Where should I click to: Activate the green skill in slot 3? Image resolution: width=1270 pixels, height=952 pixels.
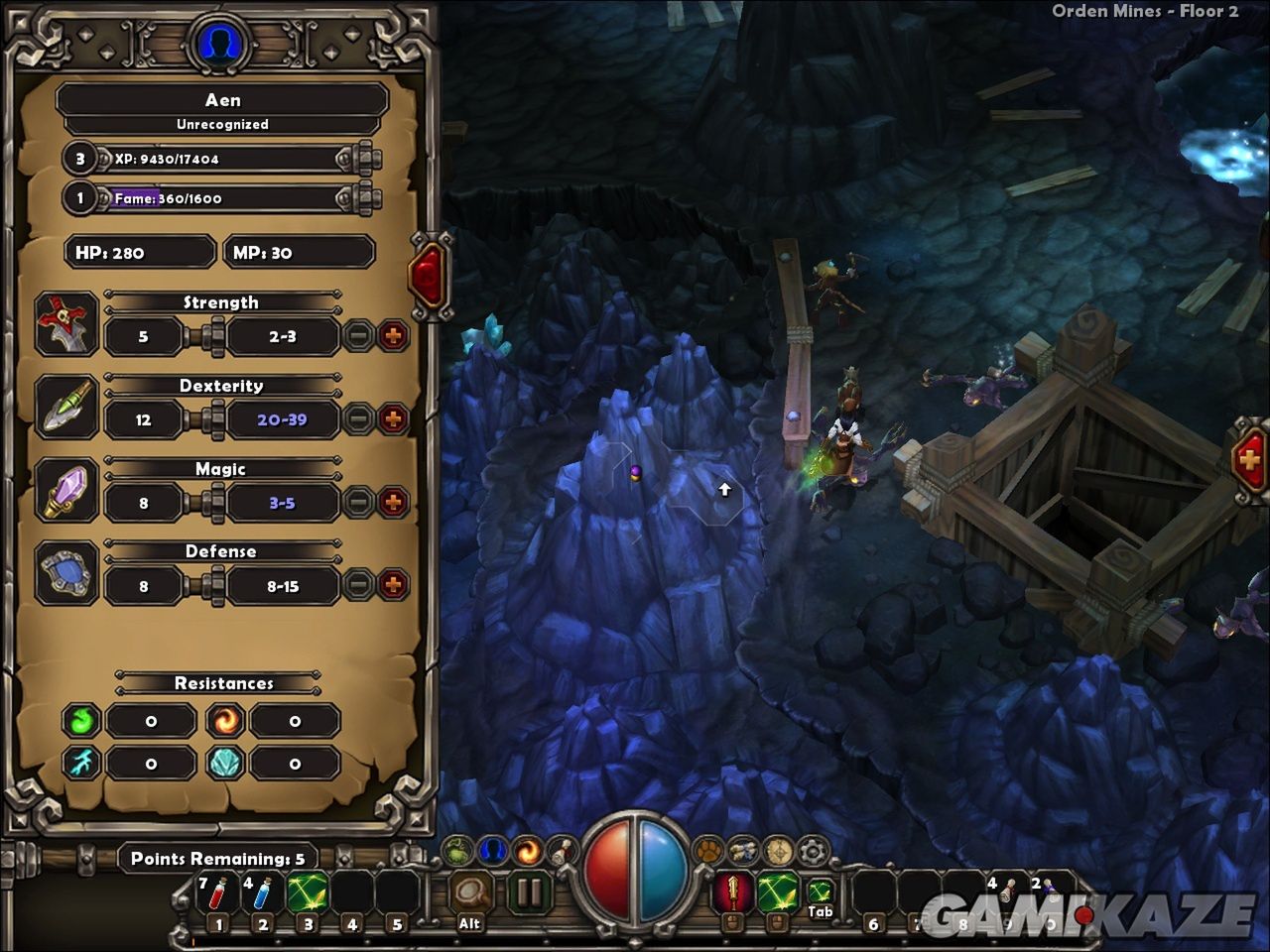click(x=308, y=894)
